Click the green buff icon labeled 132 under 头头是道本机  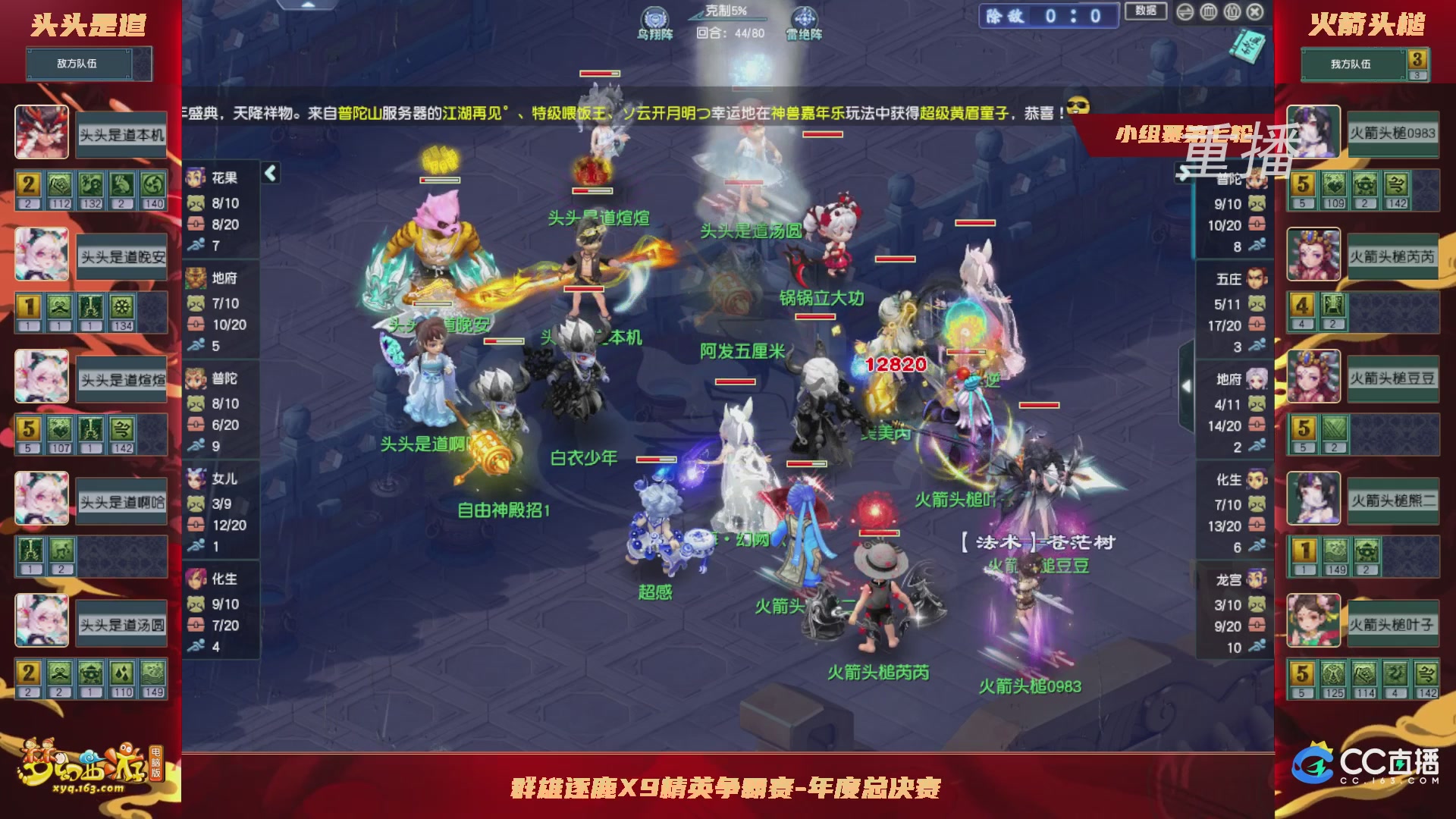91,184
